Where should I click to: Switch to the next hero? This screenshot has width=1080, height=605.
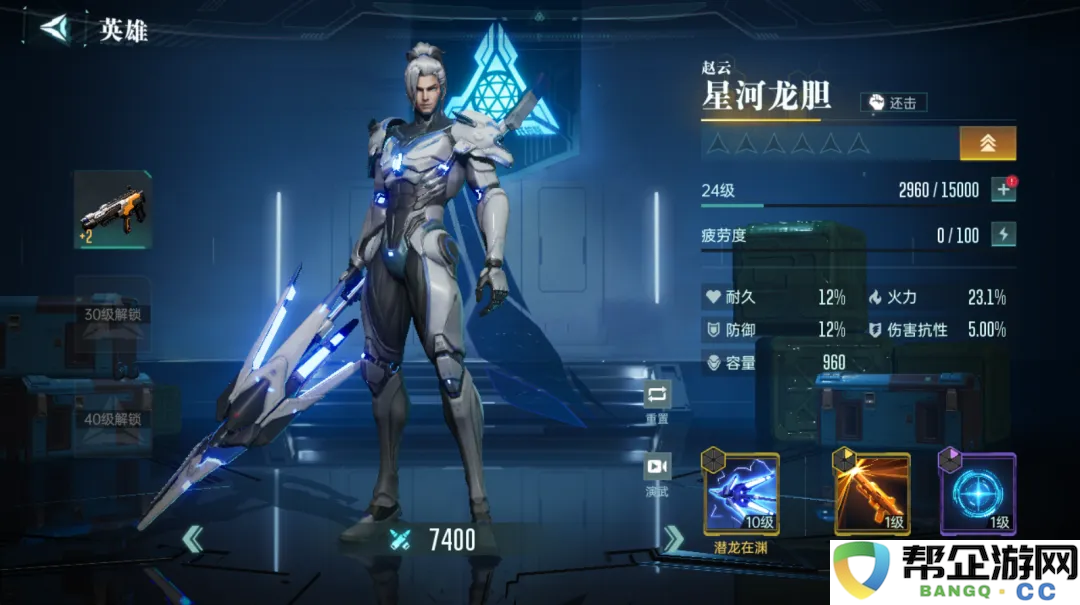pos(674,540)
